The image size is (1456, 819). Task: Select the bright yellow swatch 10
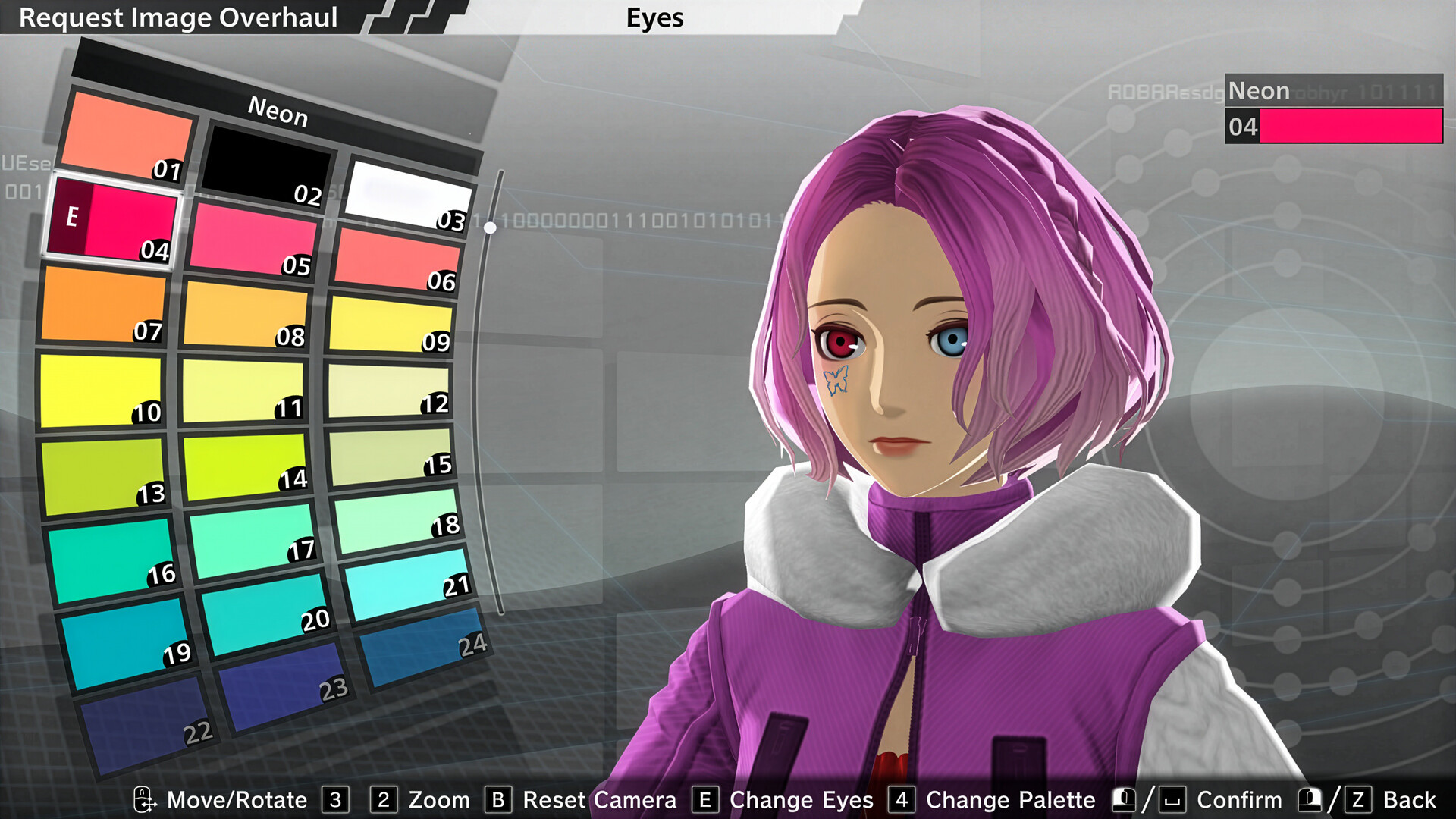click(100, 390)
